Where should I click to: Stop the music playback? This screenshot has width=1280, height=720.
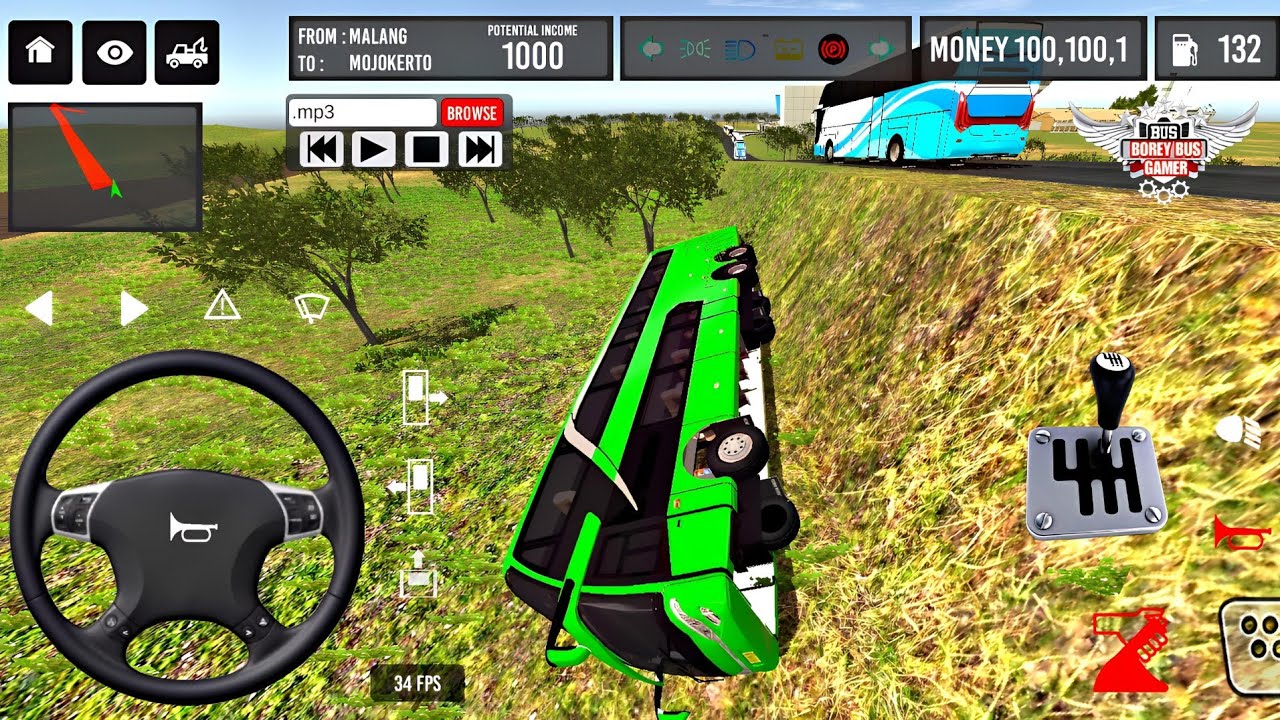pyautogui.click(x=427, y=150)
